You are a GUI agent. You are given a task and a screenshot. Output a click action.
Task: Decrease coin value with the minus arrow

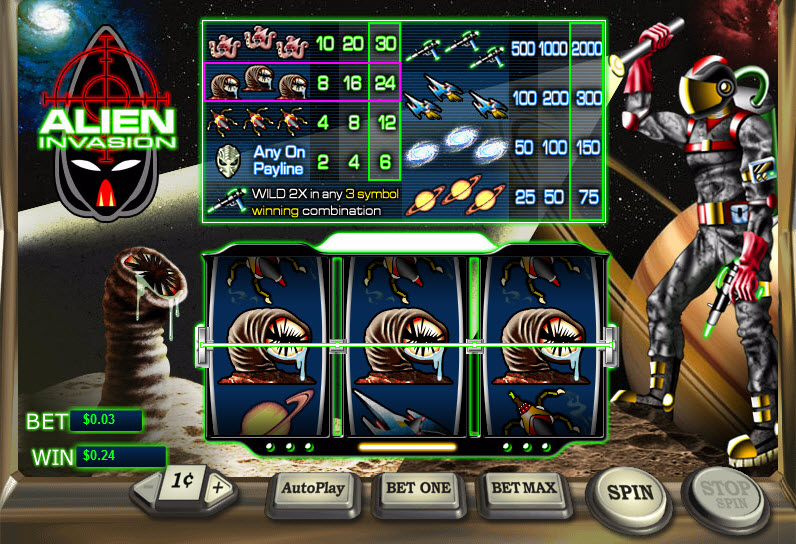tap(152, 489)
